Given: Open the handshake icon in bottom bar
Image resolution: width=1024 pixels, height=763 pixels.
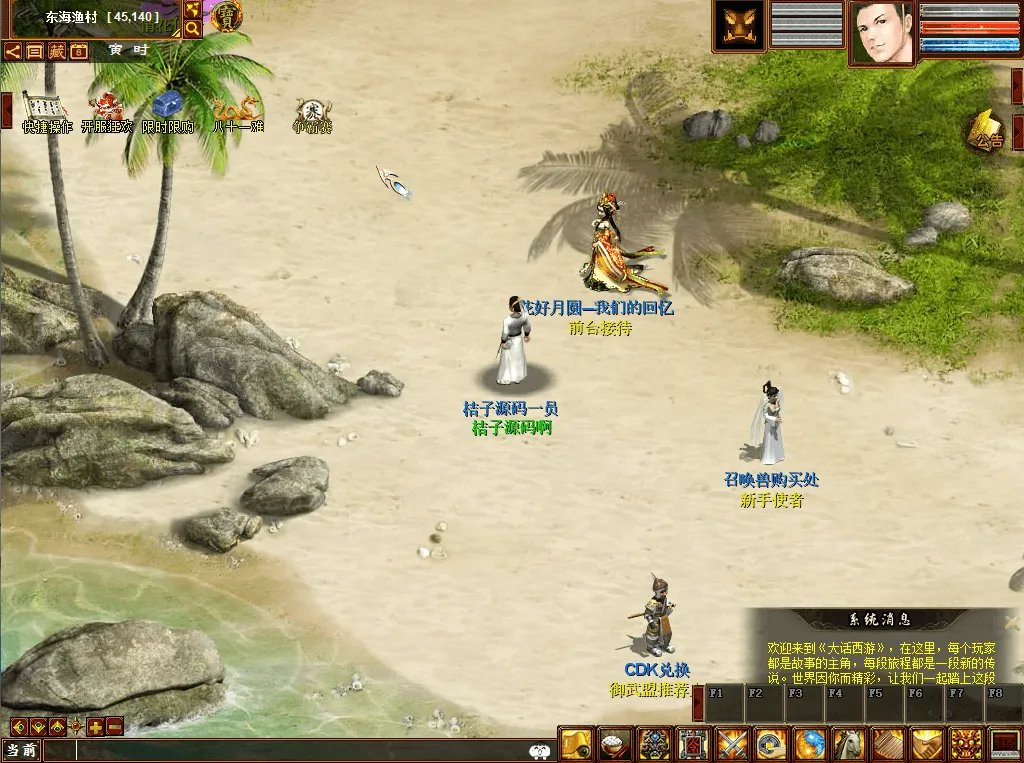Looking at the screenshot, I should coord(927,744).
